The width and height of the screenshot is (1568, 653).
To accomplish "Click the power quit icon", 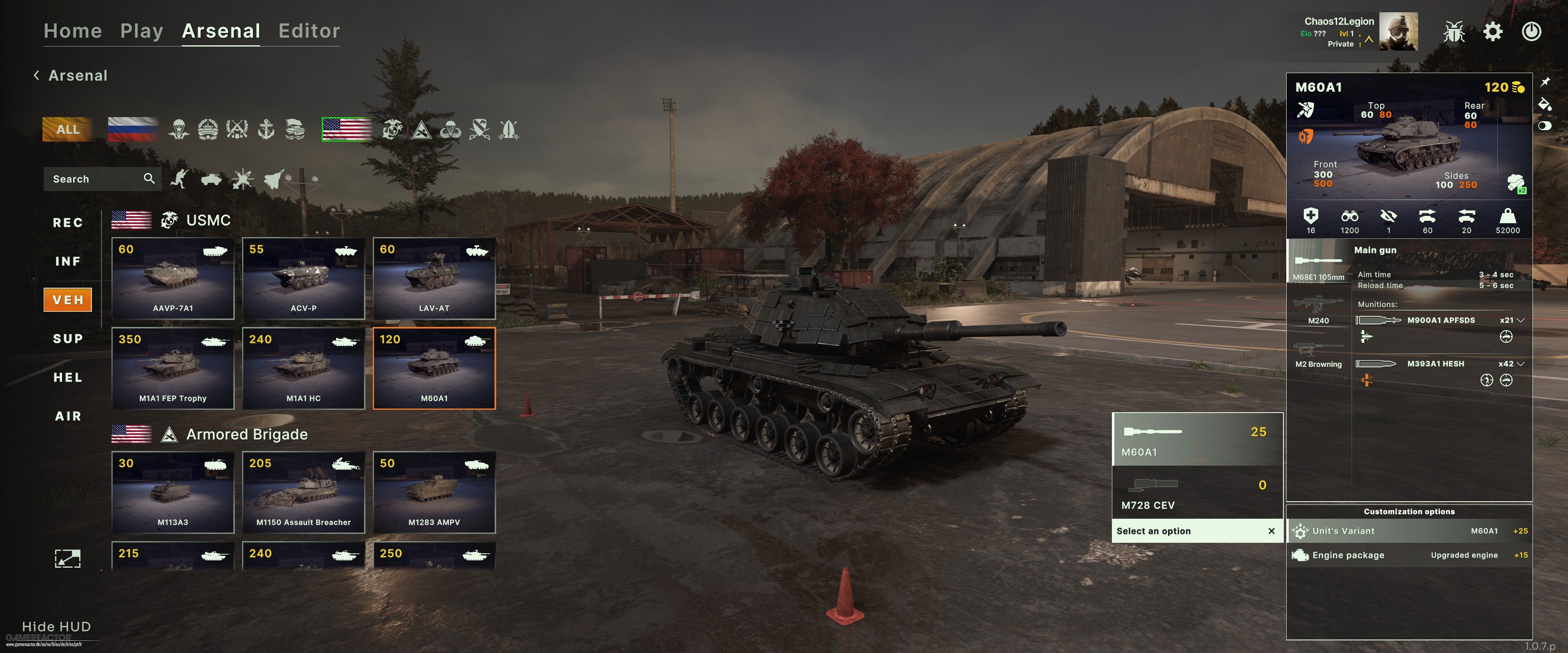I will (1531, 32).
